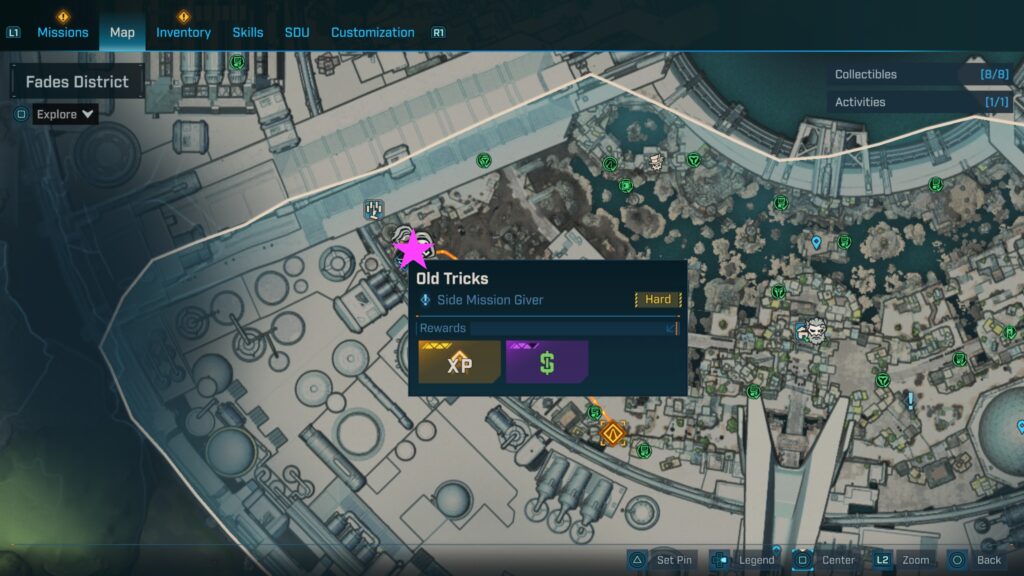Select the Activities tracker row

[920, 102]
